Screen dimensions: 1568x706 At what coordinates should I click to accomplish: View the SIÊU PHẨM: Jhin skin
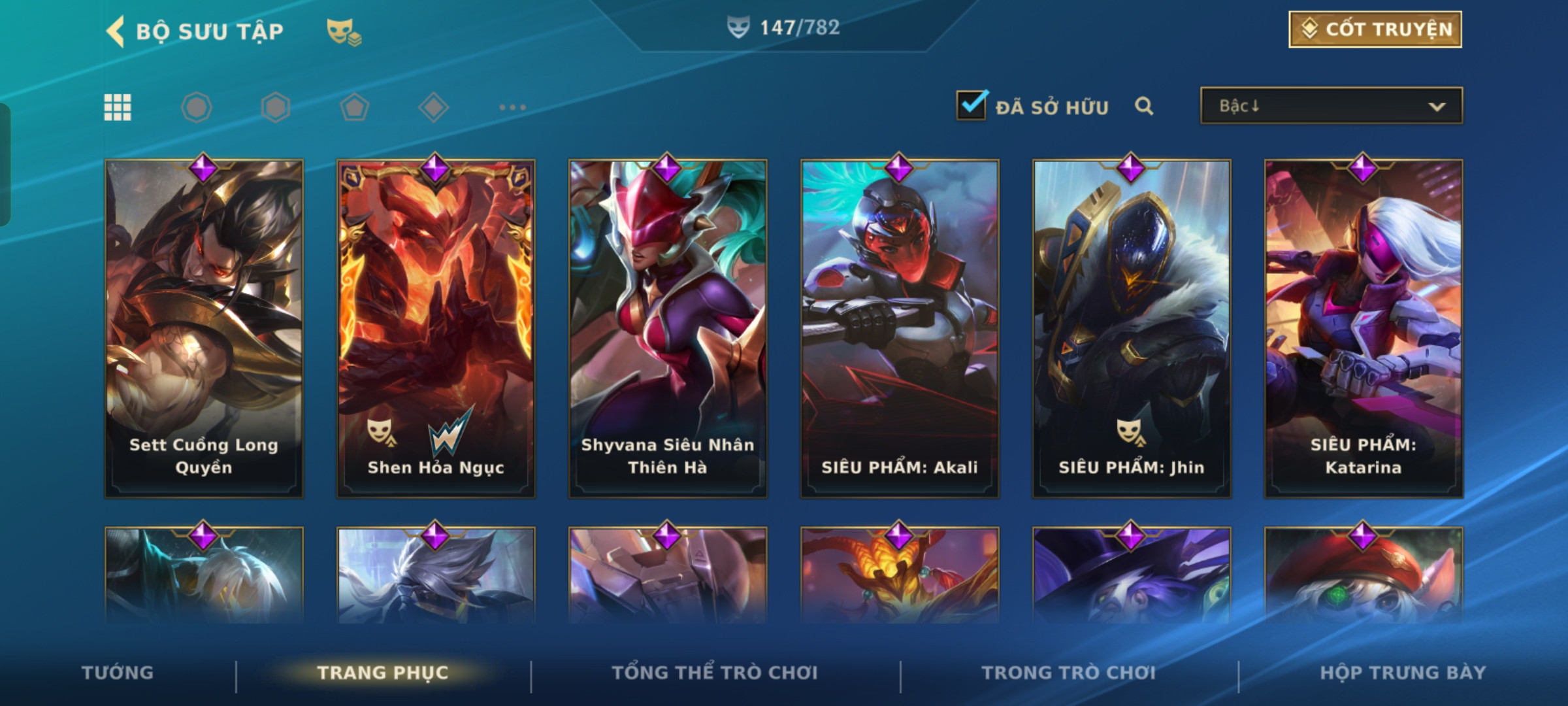click(x=1132, y=327)
